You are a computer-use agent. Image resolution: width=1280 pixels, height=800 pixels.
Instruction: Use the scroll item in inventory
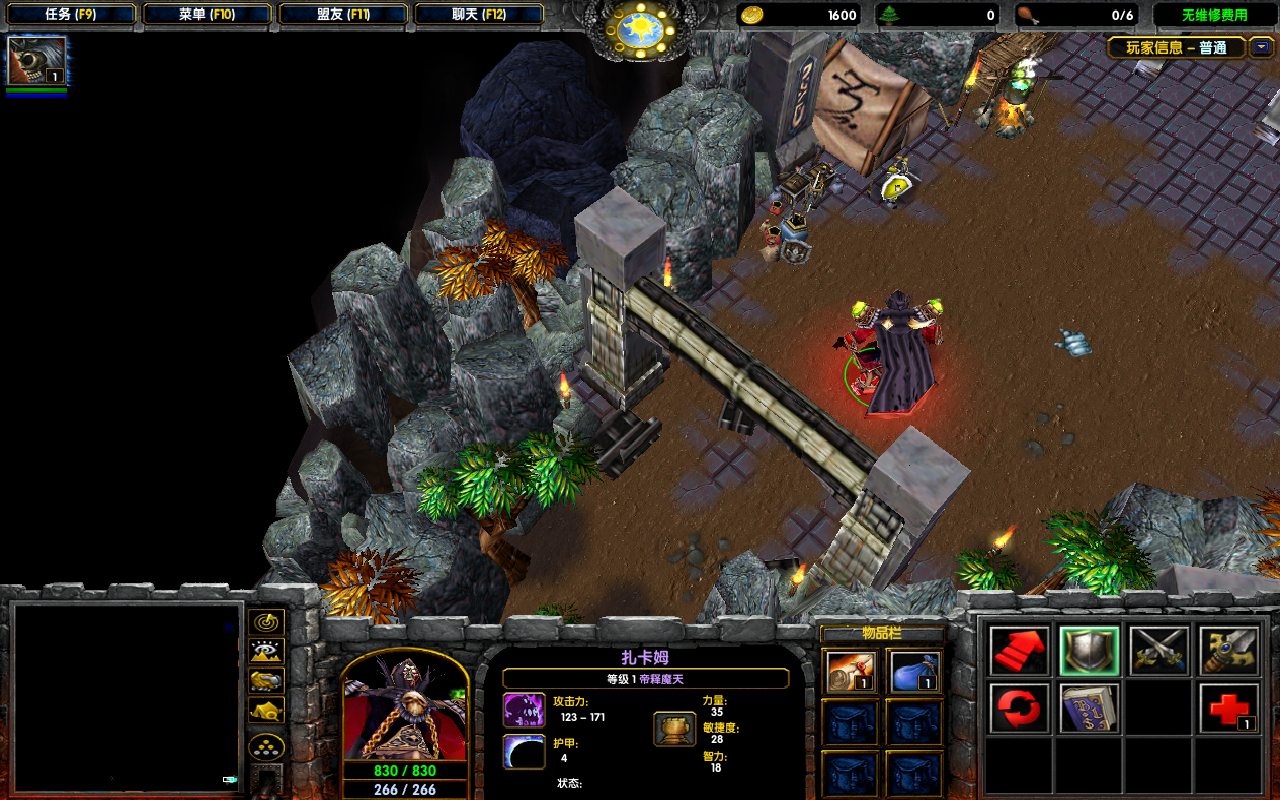pyautogui.click(x=852, y=672)
